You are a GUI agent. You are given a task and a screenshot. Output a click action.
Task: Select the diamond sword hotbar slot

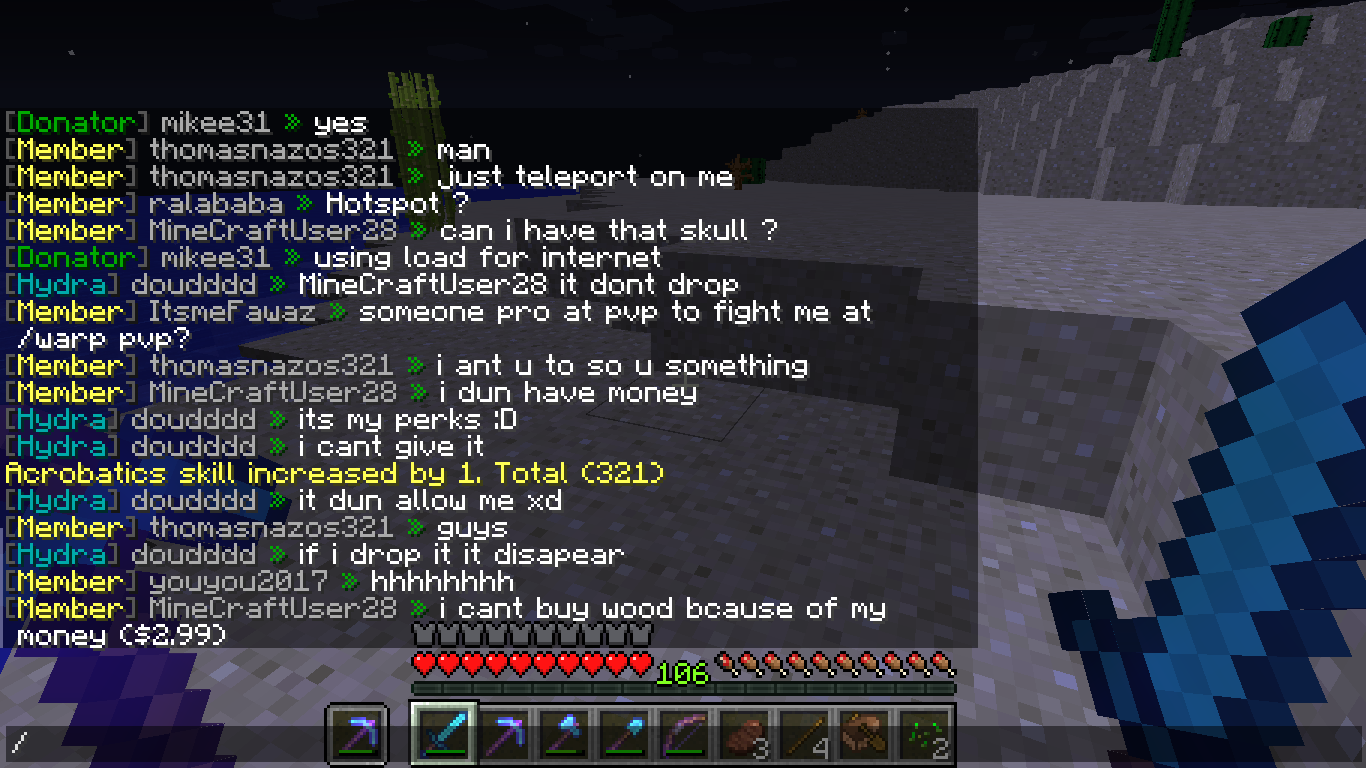click(441, 733)
